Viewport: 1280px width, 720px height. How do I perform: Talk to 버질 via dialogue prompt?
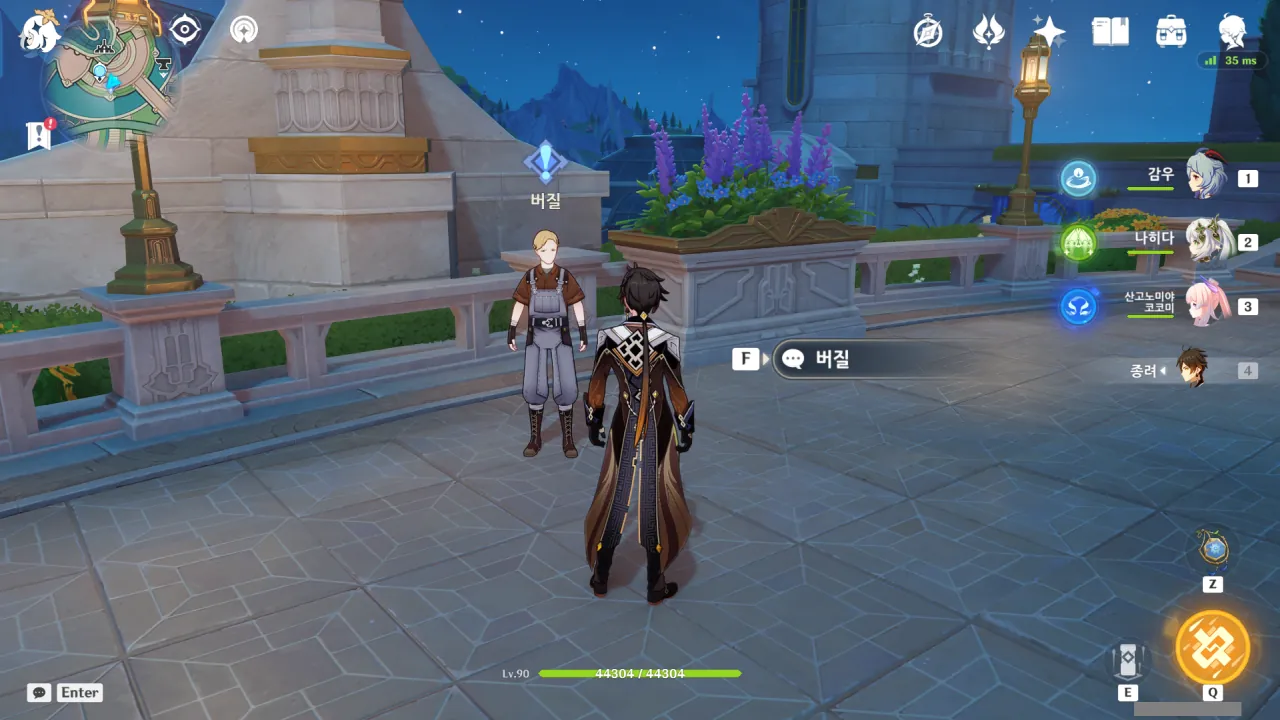click(x=870, y=359)
